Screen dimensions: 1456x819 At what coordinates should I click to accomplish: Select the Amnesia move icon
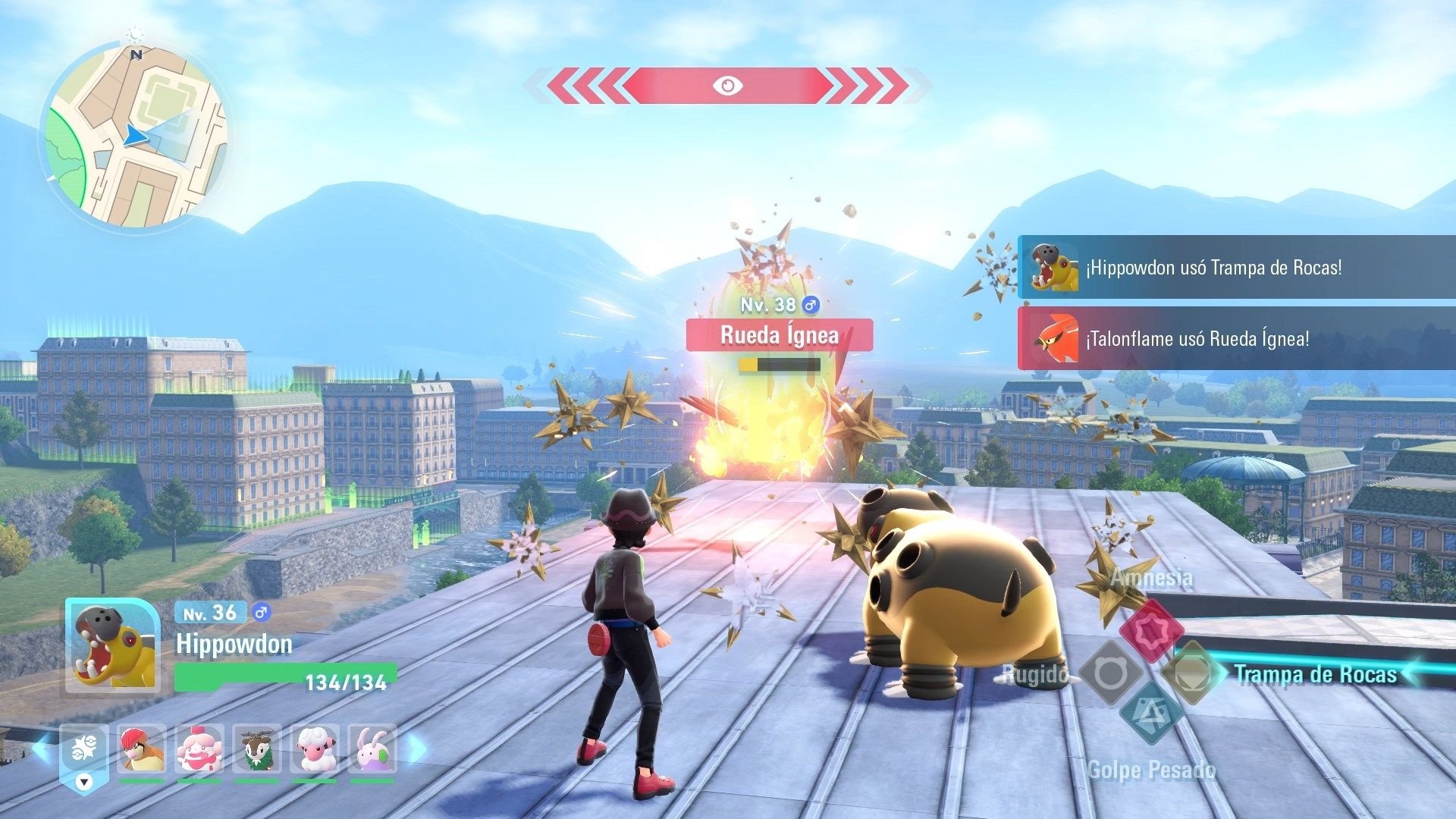tap(1151, 629)
